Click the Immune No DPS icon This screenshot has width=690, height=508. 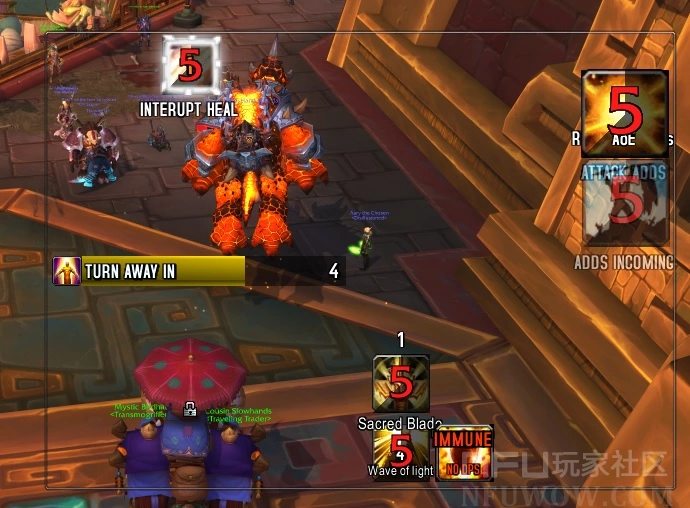tap(464, 451)
